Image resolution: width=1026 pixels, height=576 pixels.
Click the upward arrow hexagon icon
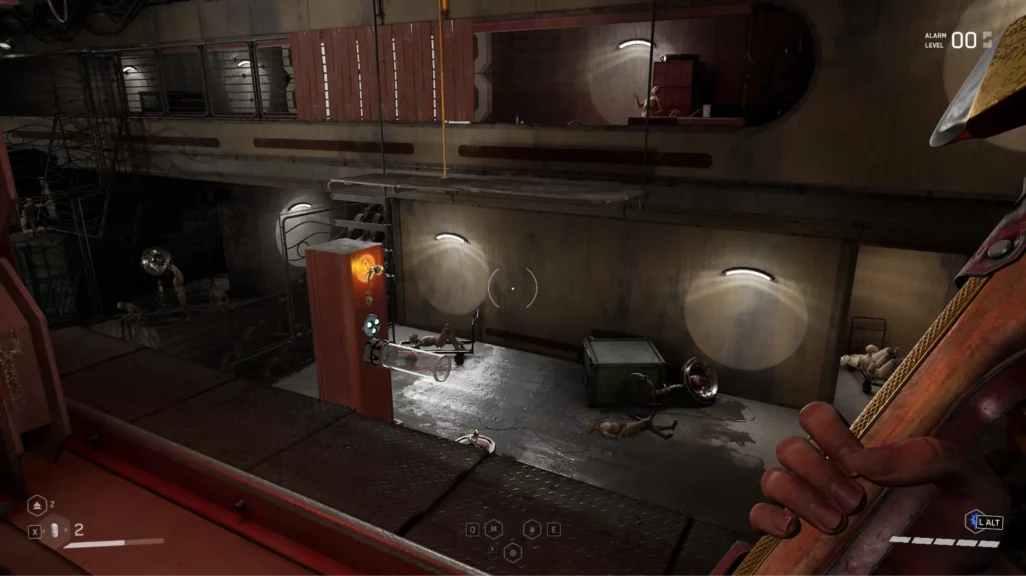coord(35,506)
